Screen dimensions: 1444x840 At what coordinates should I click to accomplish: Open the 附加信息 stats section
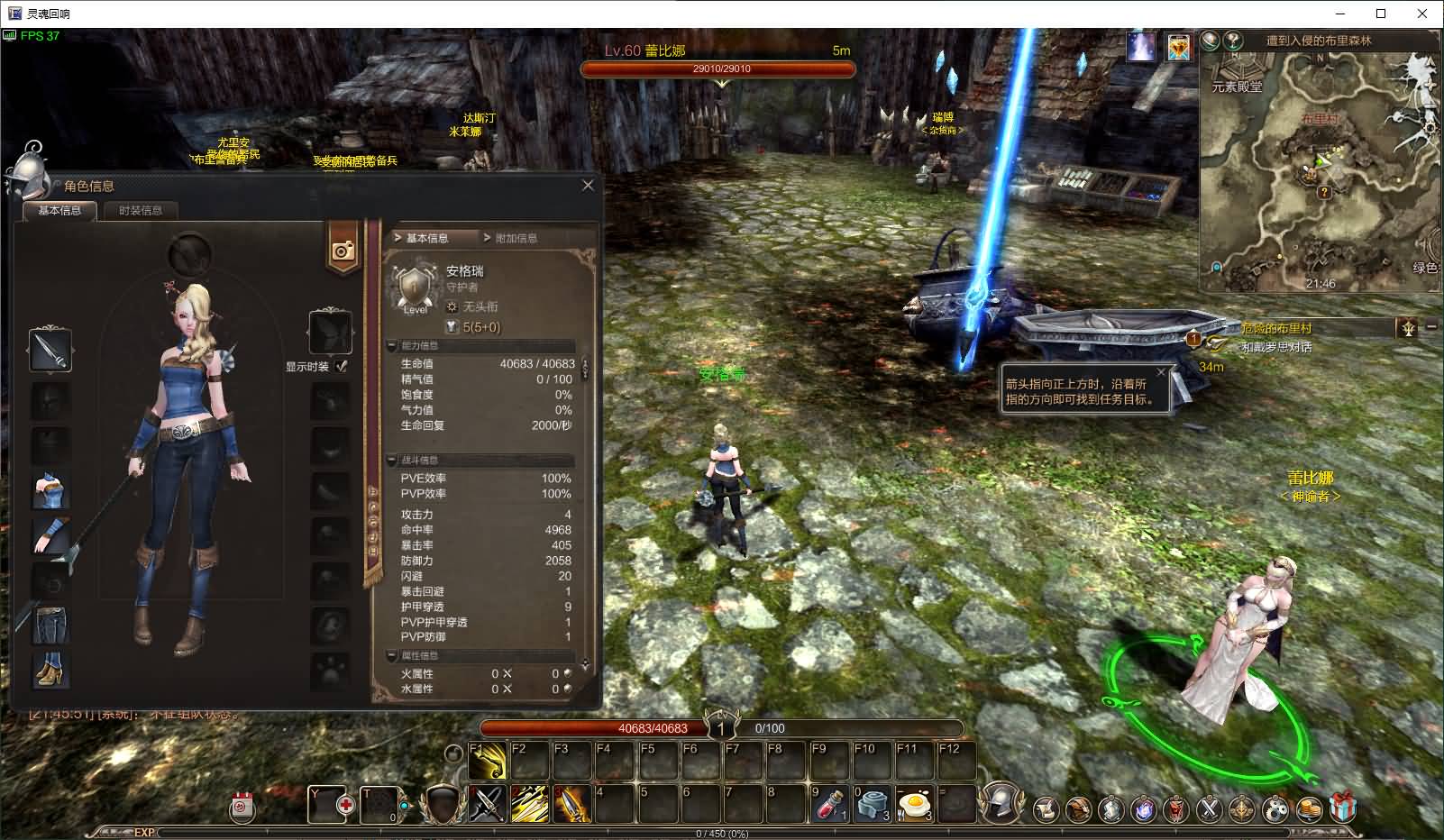pyautogui.click(x=515, y=238)
